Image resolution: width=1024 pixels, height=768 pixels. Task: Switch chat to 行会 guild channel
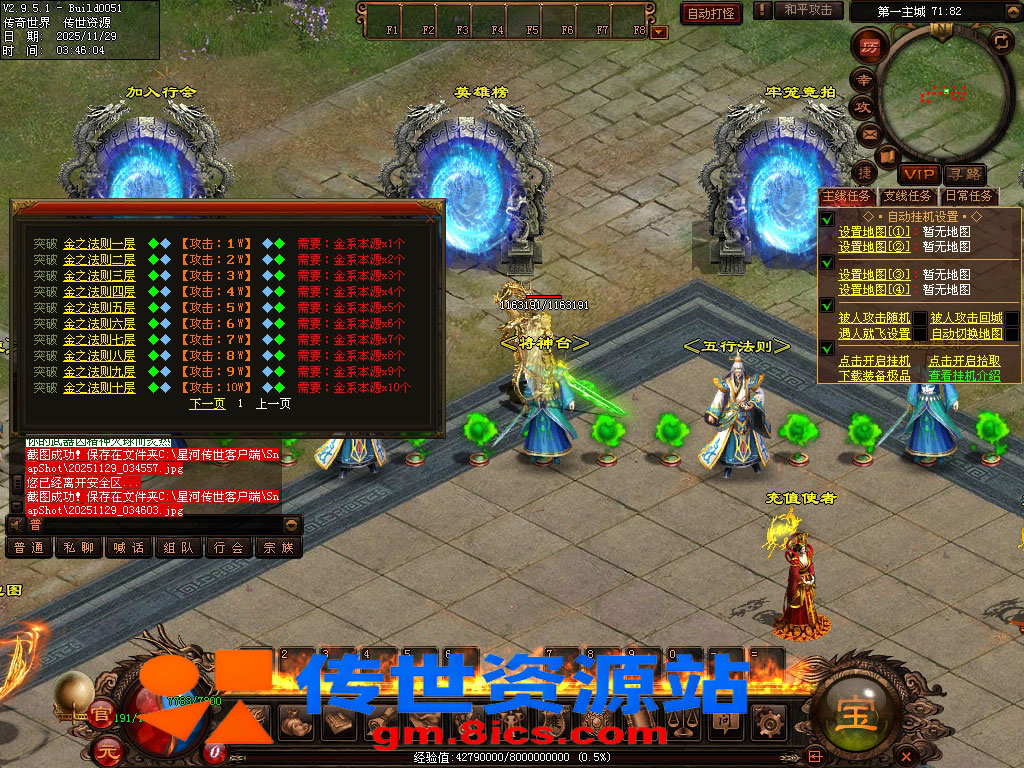click(x=229, y=548)
